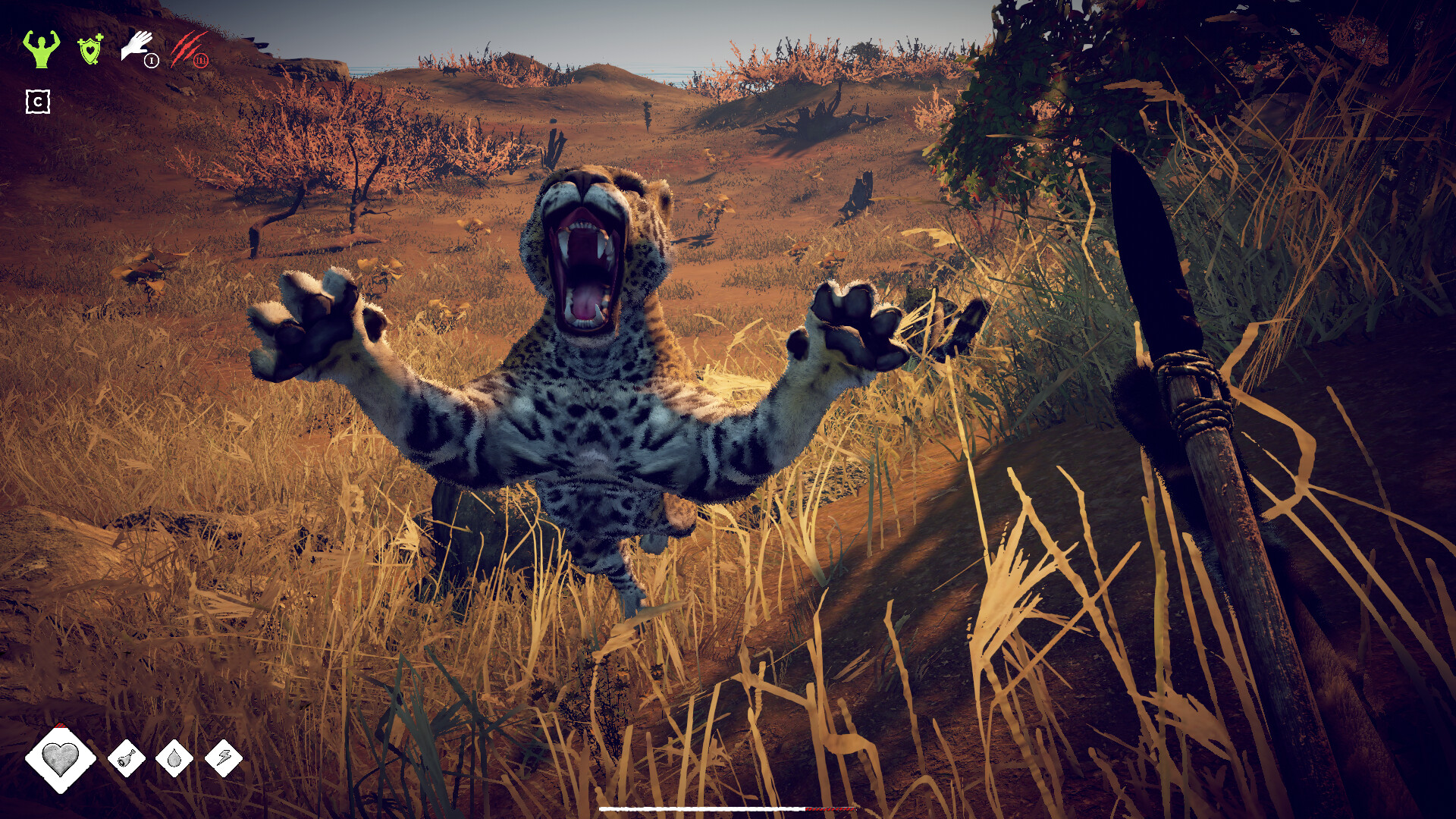Click the red claw wound icon
The image size is (1456, 819).
point(188,47)
